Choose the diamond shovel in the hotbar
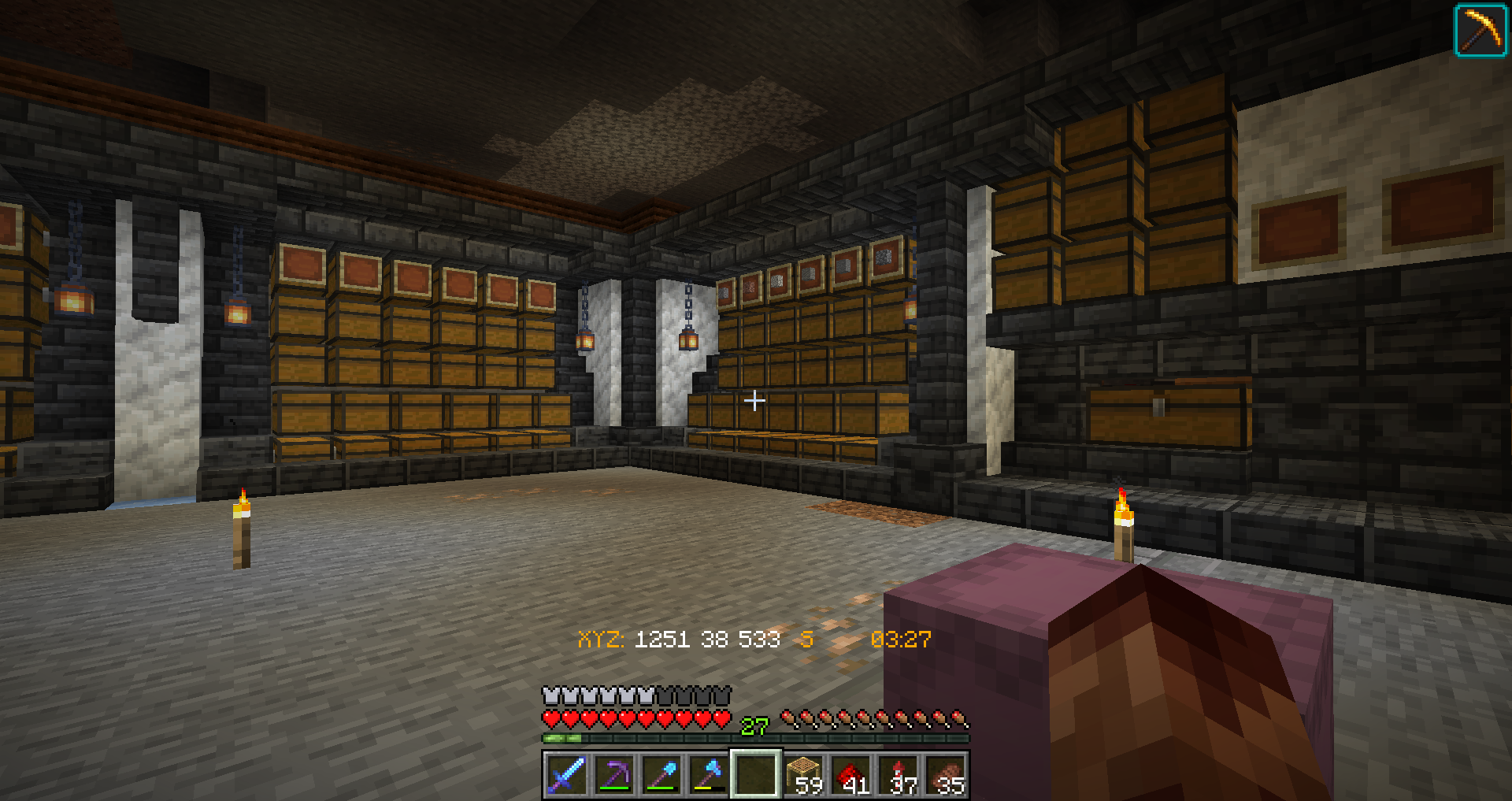This screenshot has height=801, width=1512. pos(661,774)
